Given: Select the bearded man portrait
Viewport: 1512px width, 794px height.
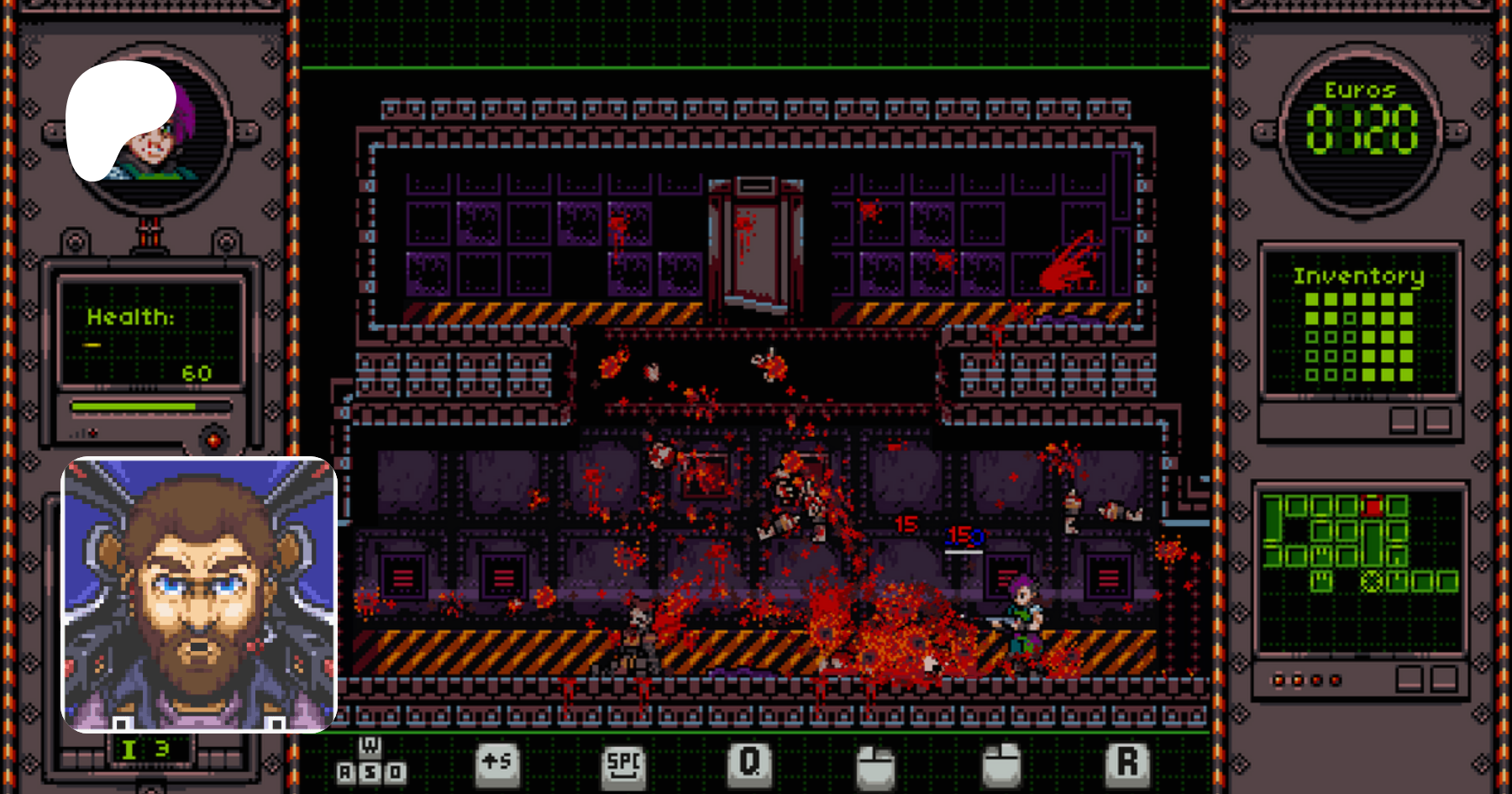Looking at the screenshot, I should click(199, 594).
